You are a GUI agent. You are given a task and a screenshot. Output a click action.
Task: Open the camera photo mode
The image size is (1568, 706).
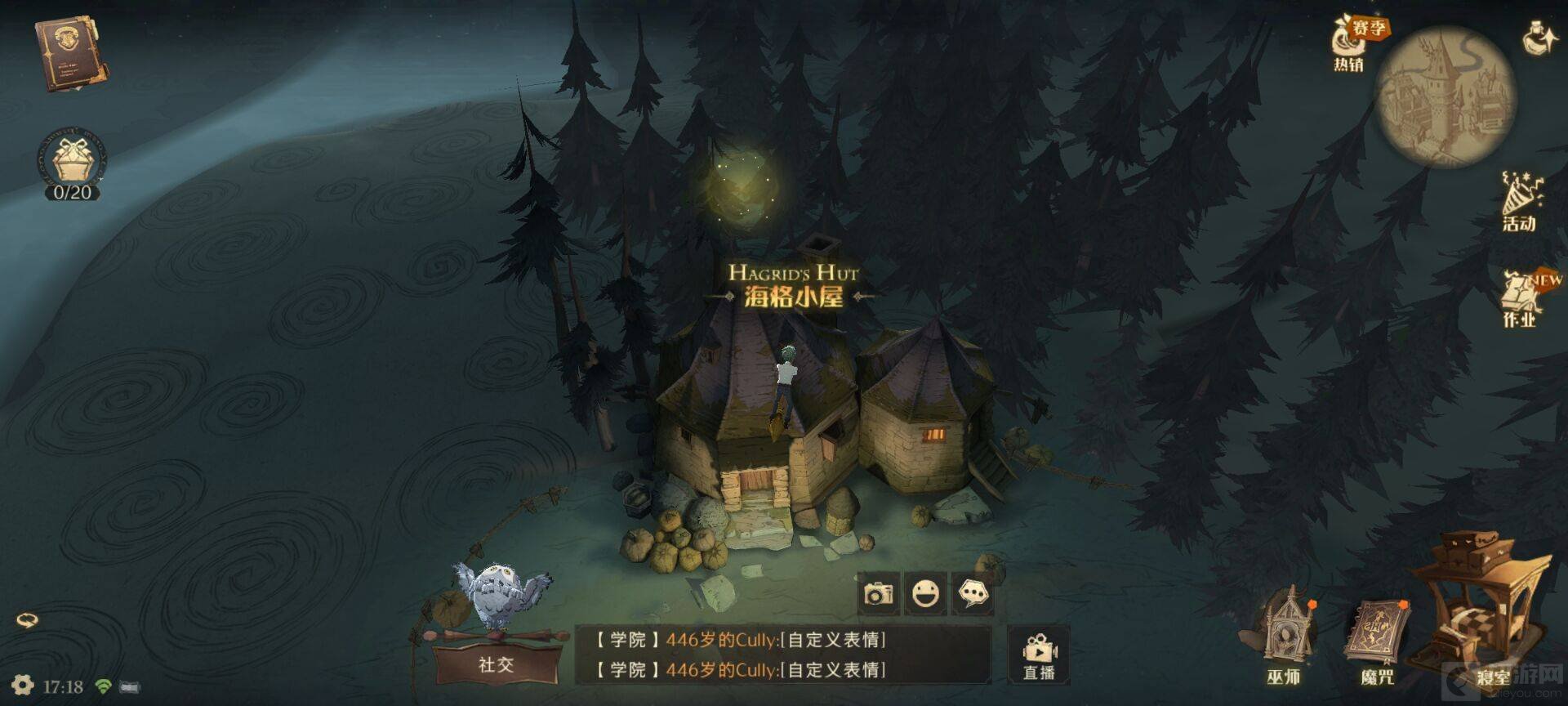point(879,593)
